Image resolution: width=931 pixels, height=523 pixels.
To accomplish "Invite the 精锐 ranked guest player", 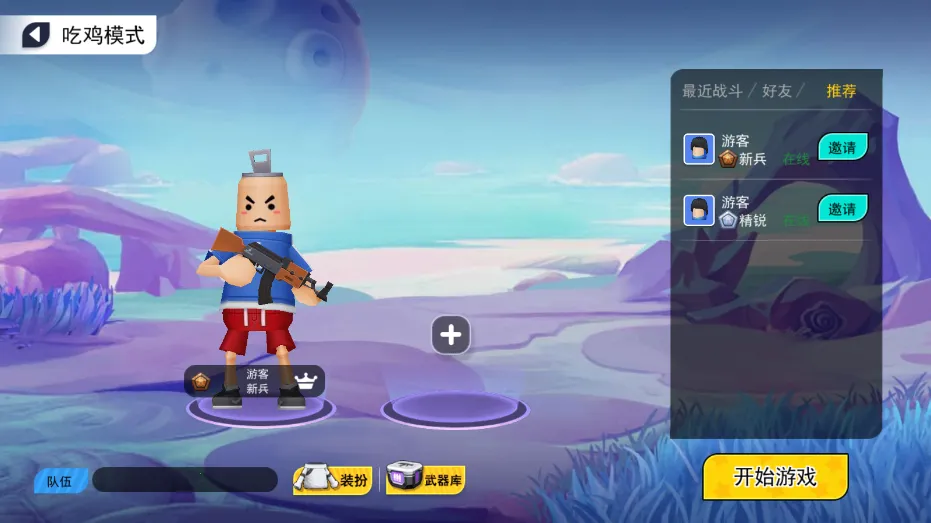I will (x=842, y=208).
